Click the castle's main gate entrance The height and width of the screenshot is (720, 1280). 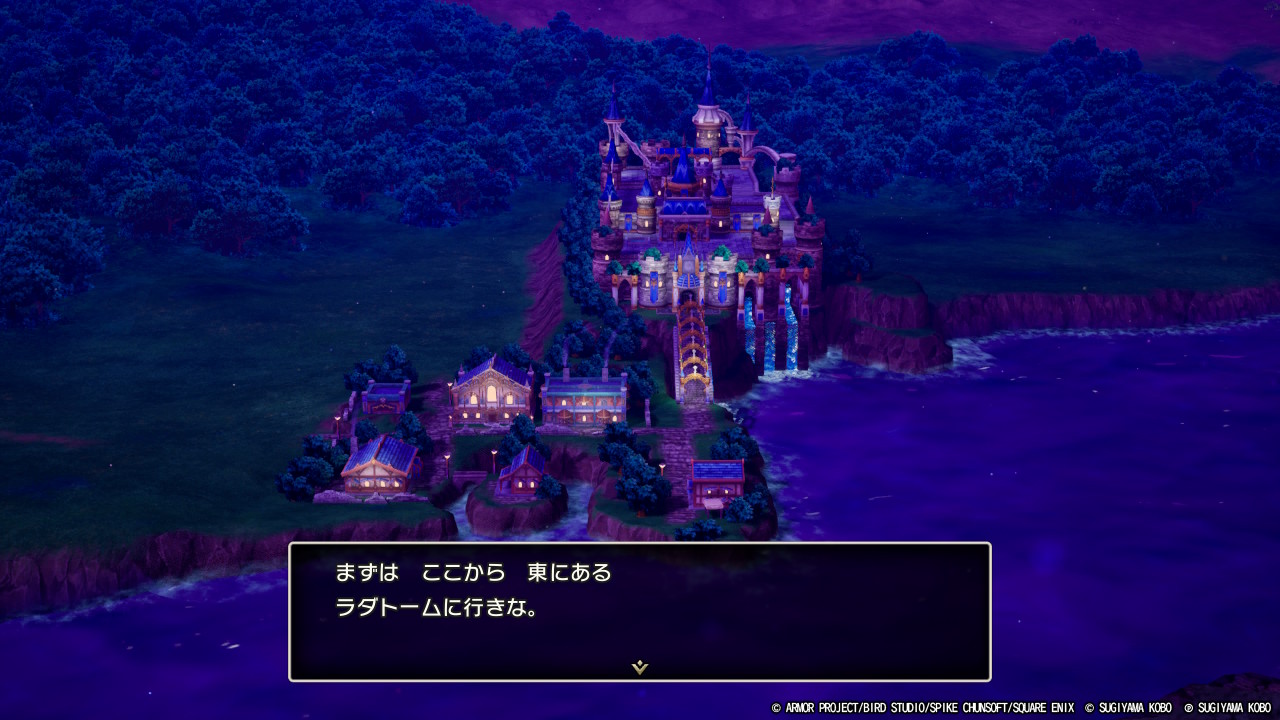688,295
